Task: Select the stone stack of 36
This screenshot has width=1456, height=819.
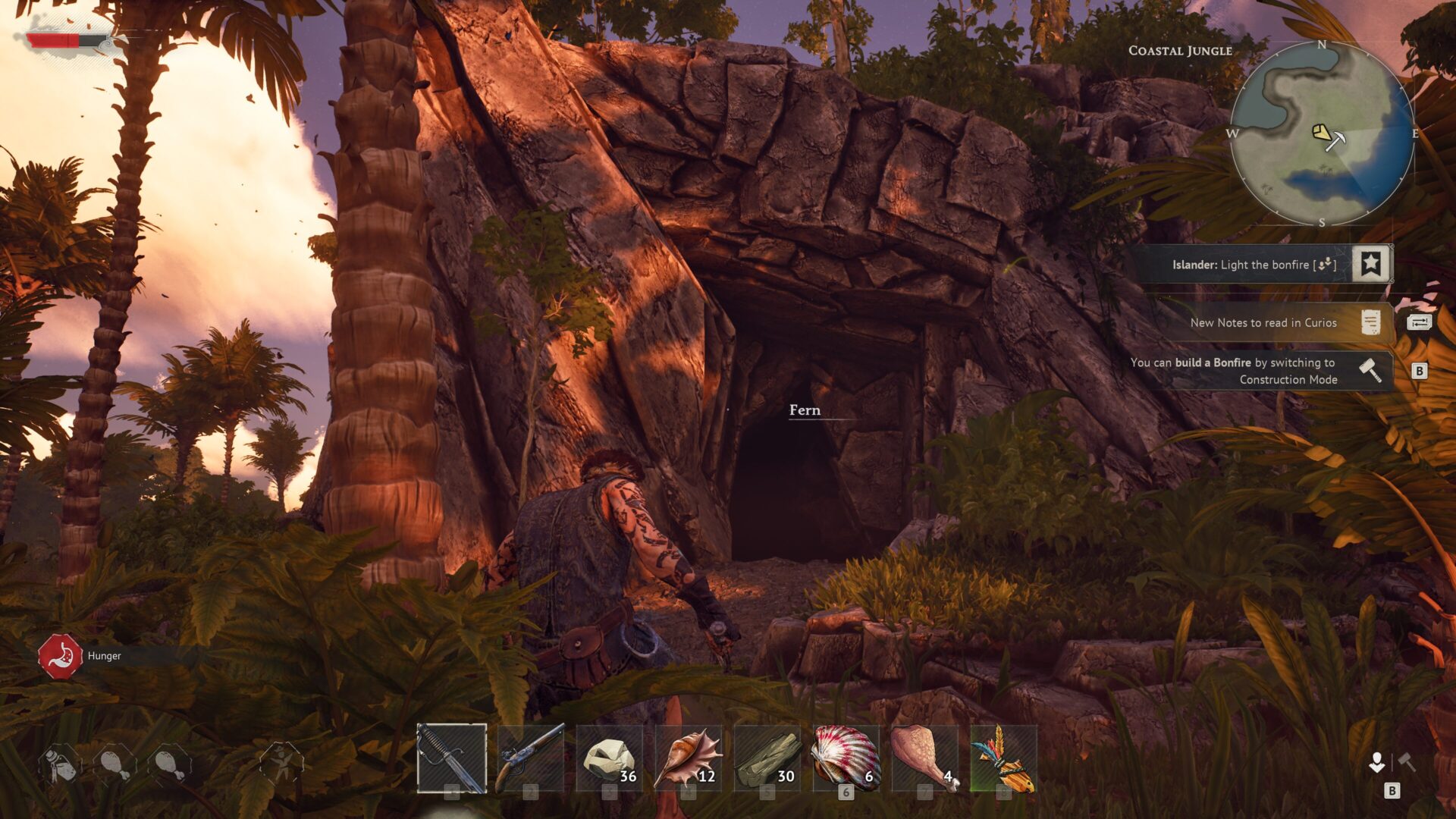Action: tap(610, 758)
